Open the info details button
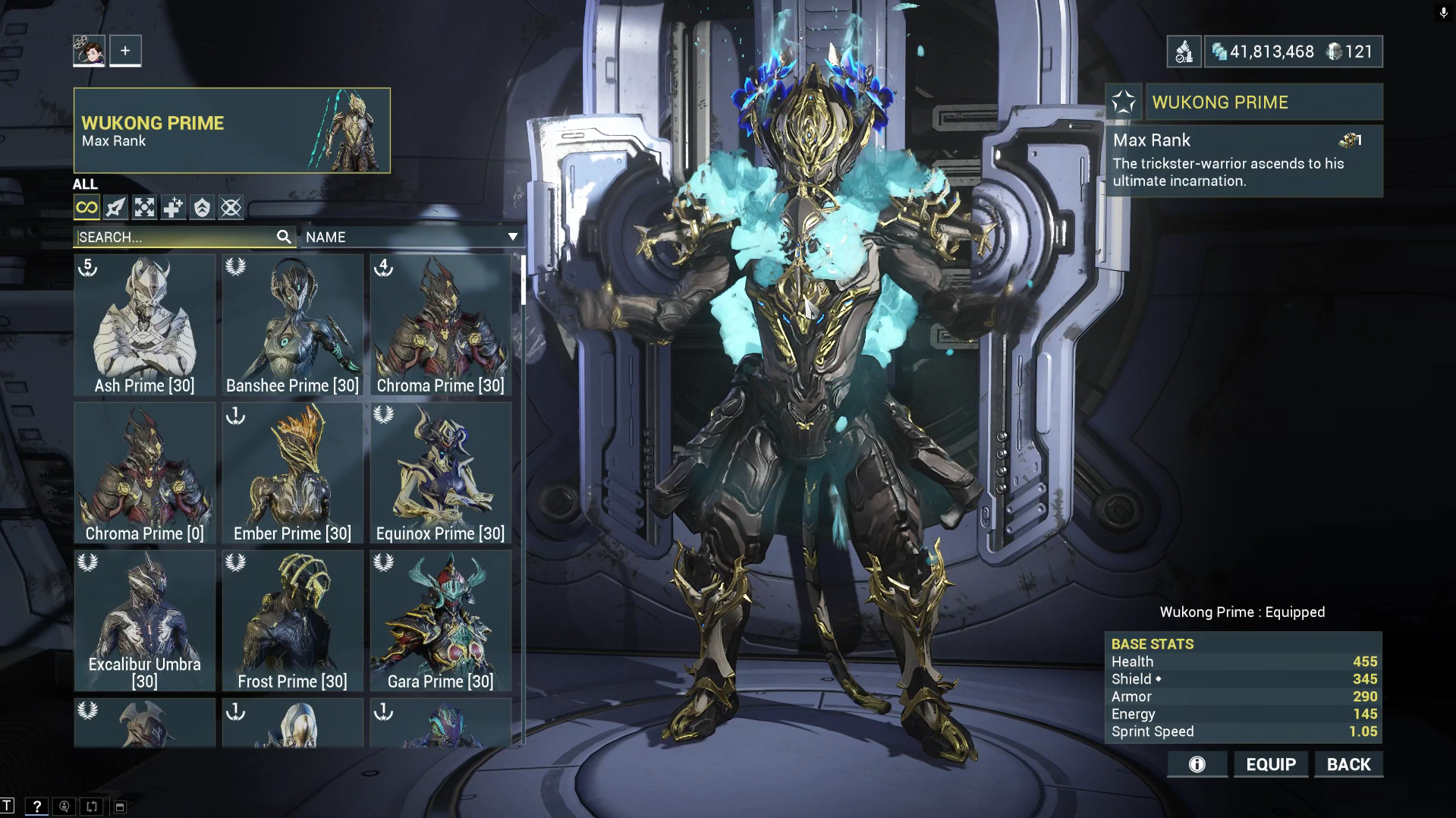 pos(1197,764)
